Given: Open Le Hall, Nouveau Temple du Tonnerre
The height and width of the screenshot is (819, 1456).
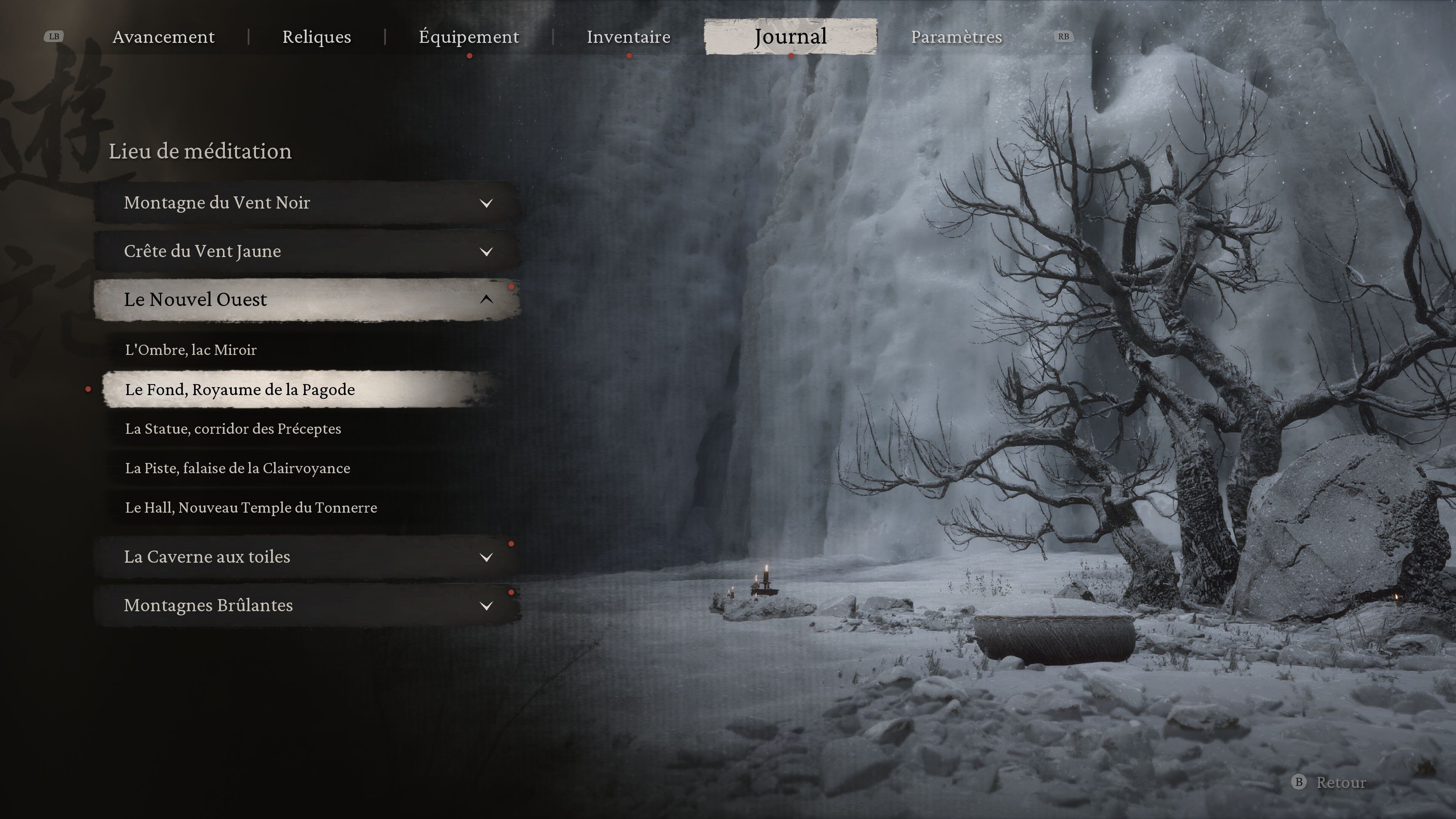Looking at the screenshot, I should pos(251,508).
